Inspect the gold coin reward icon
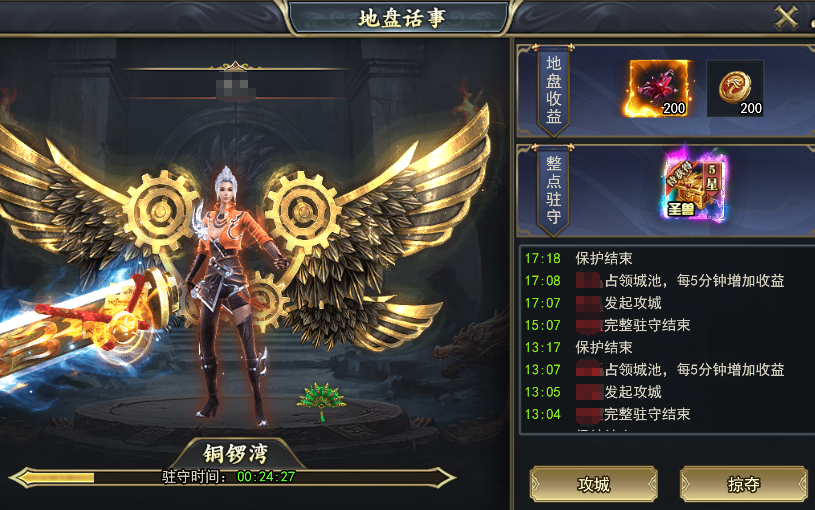The height and width of the screenshot is (510, 815). click(735, 88)
